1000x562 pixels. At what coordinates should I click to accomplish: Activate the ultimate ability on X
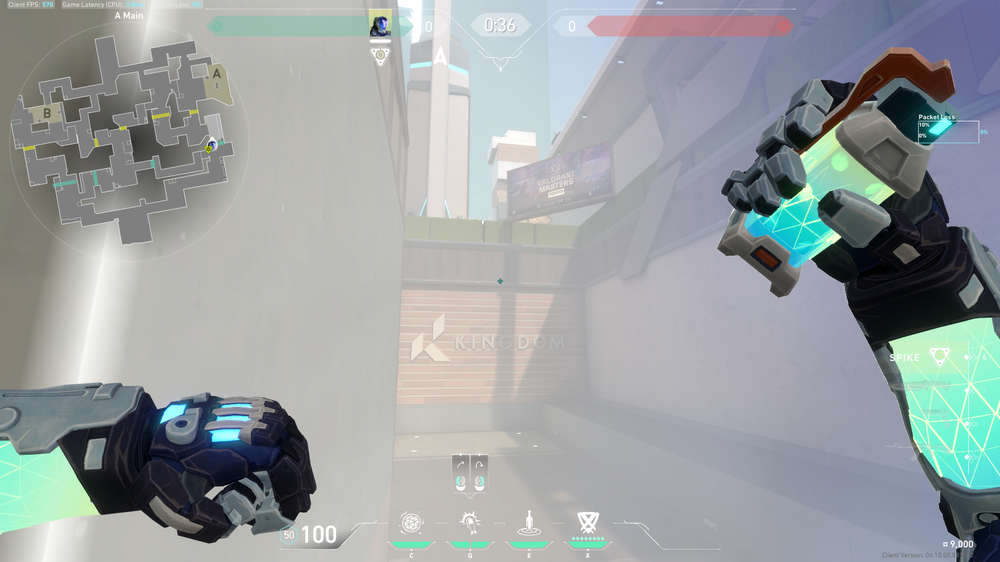pyautogui.click(x=587, y=522)
